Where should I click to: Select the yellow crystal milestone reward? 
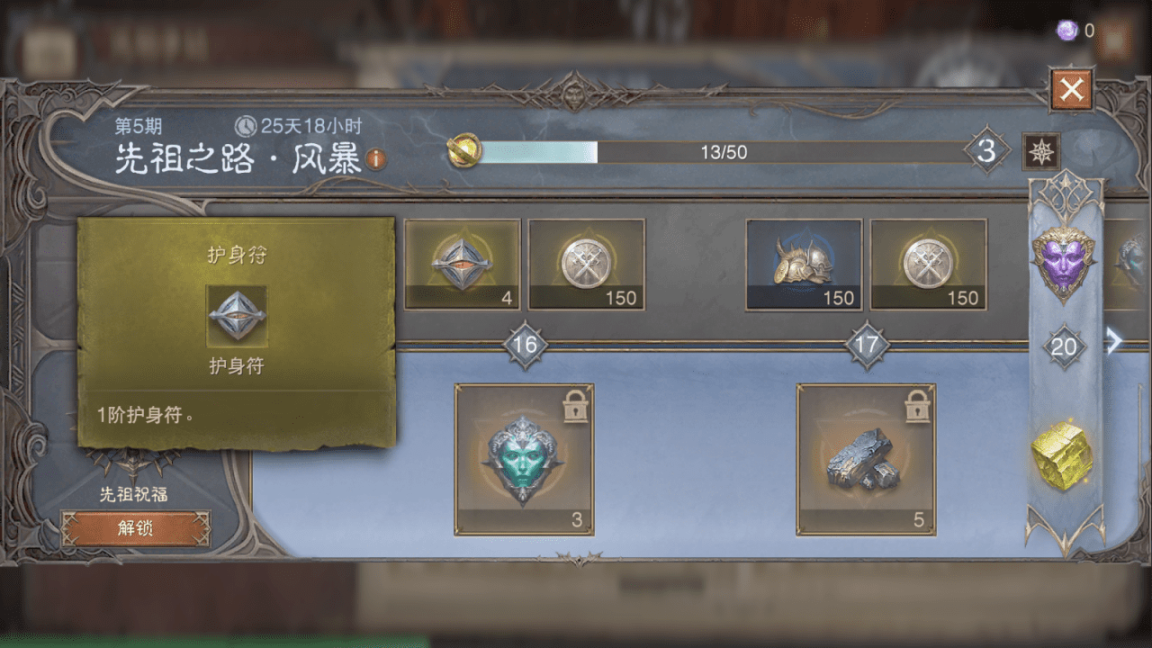[x=1062, y=457]
